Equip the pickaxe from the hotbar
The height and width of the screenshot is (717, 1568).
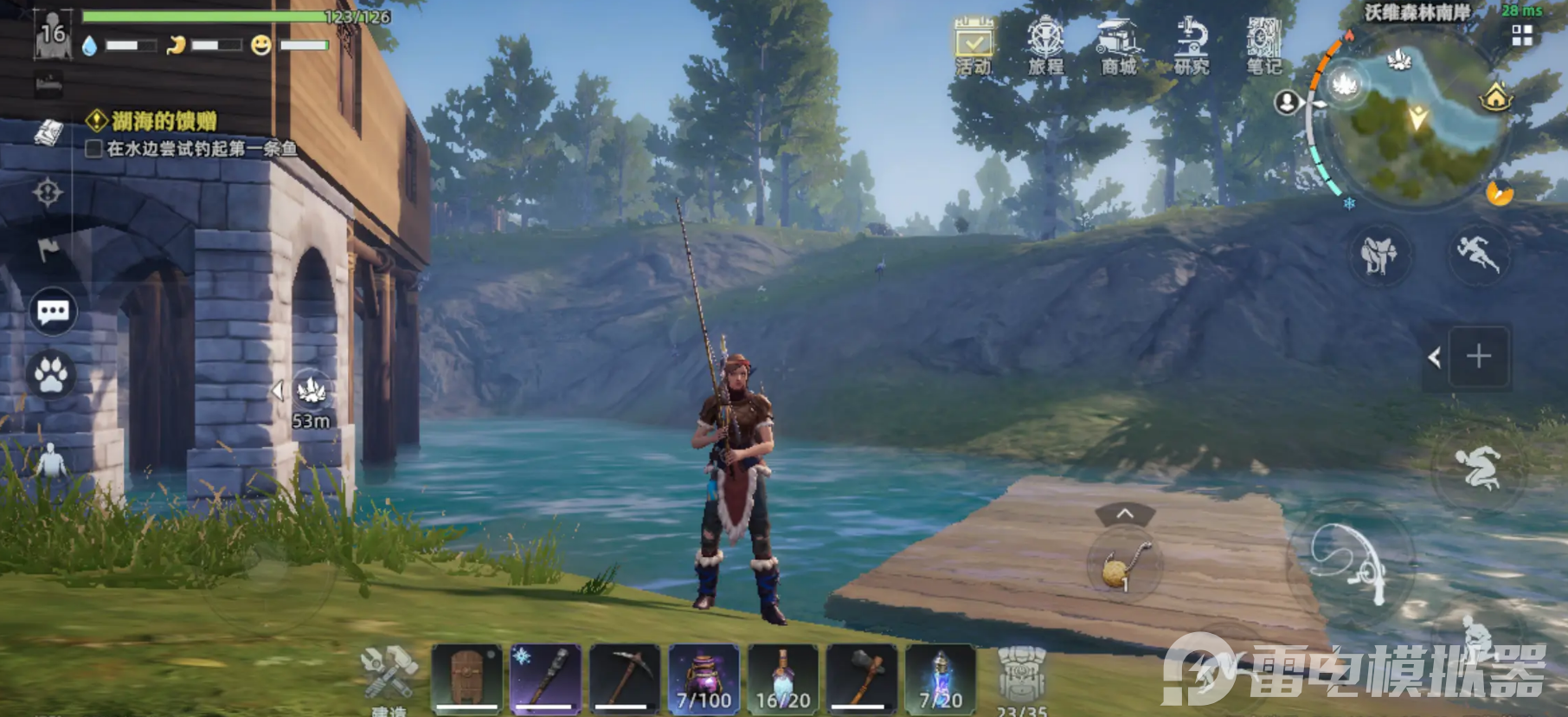tap(625, 678)
